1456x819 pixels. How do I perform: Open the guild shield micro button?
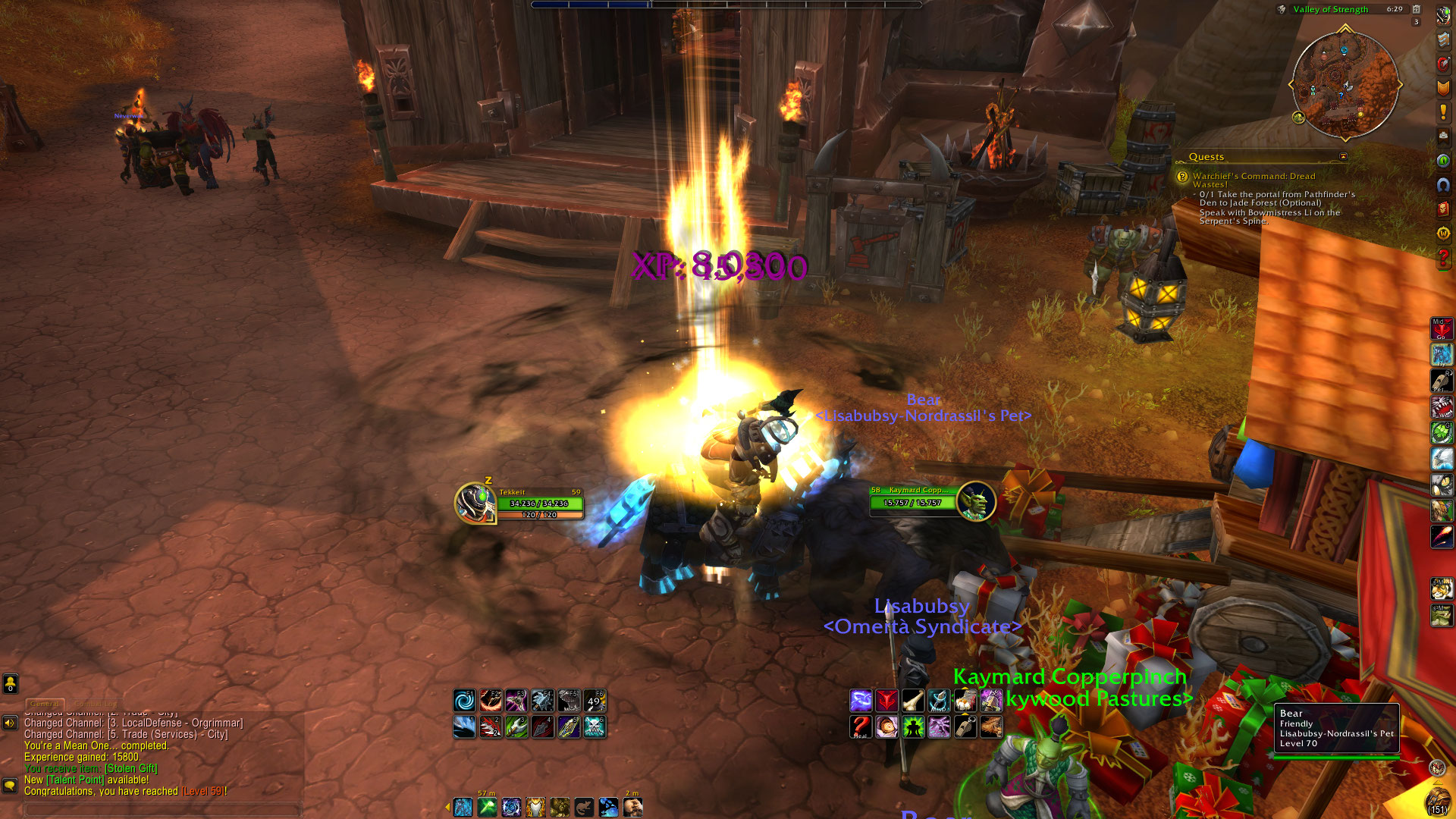(x=1443, y=88)
